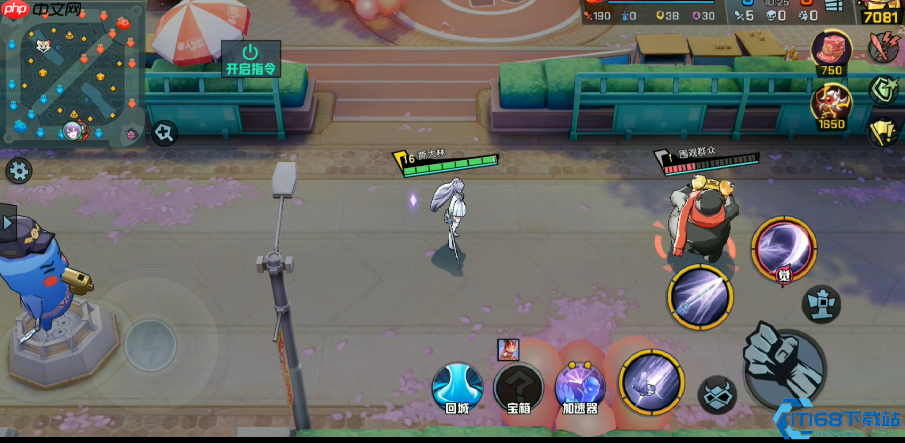Activate the 回城 recall ability

click(458, 388)
